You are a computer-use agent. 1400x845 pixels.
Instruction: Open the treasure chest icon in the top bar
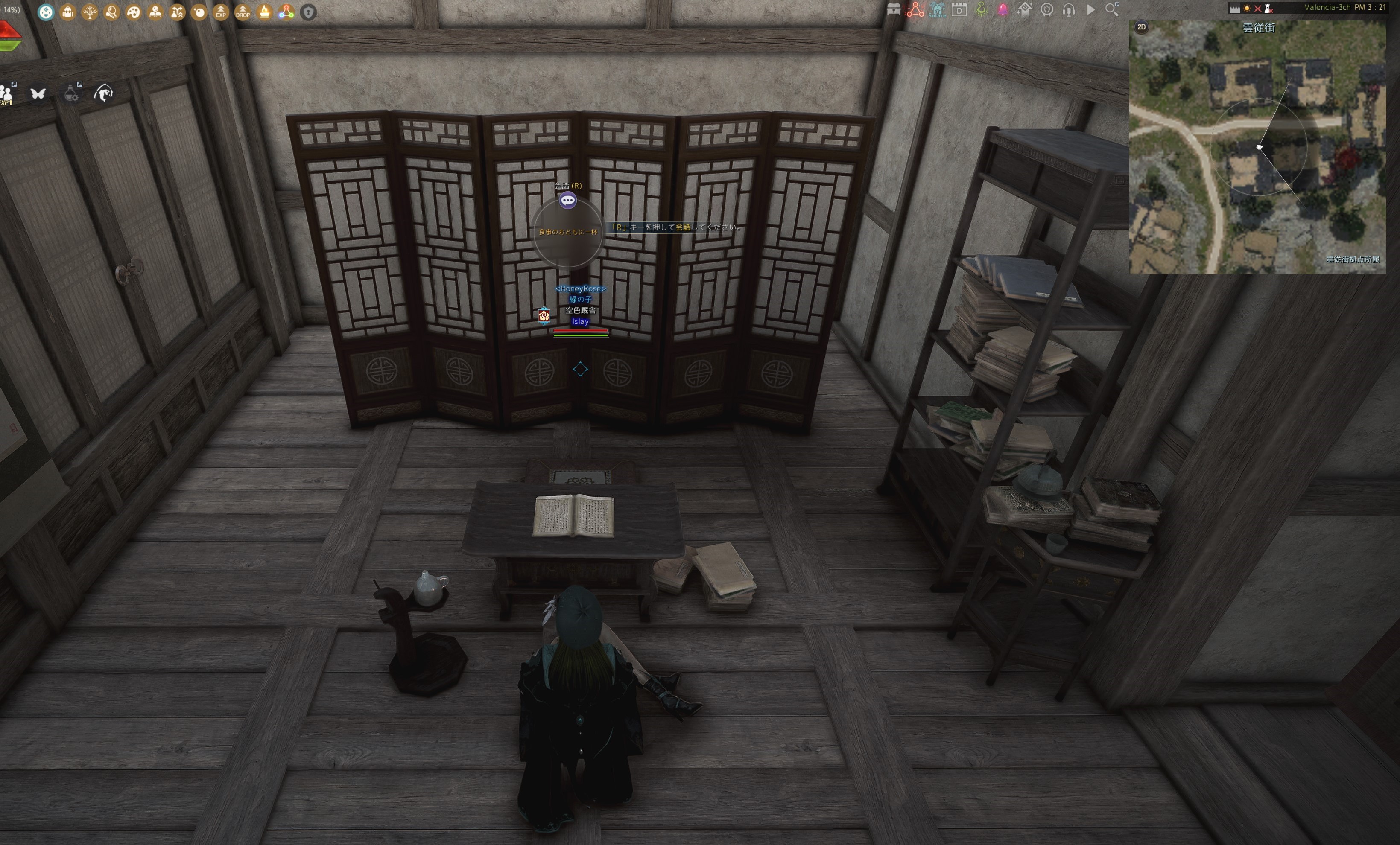point(893,10)
